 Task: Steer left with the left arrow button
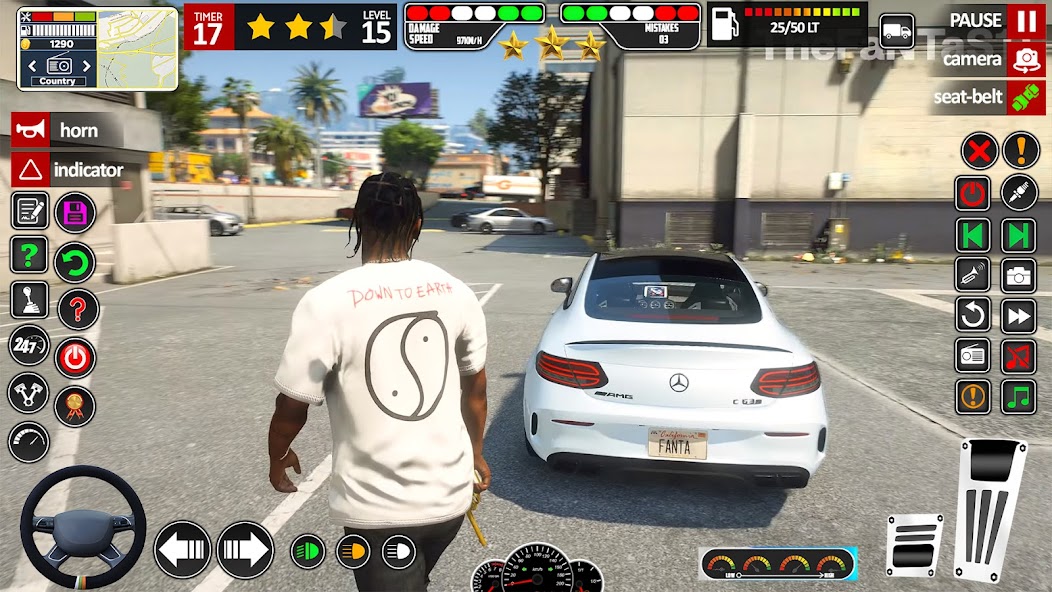(183, 550)
